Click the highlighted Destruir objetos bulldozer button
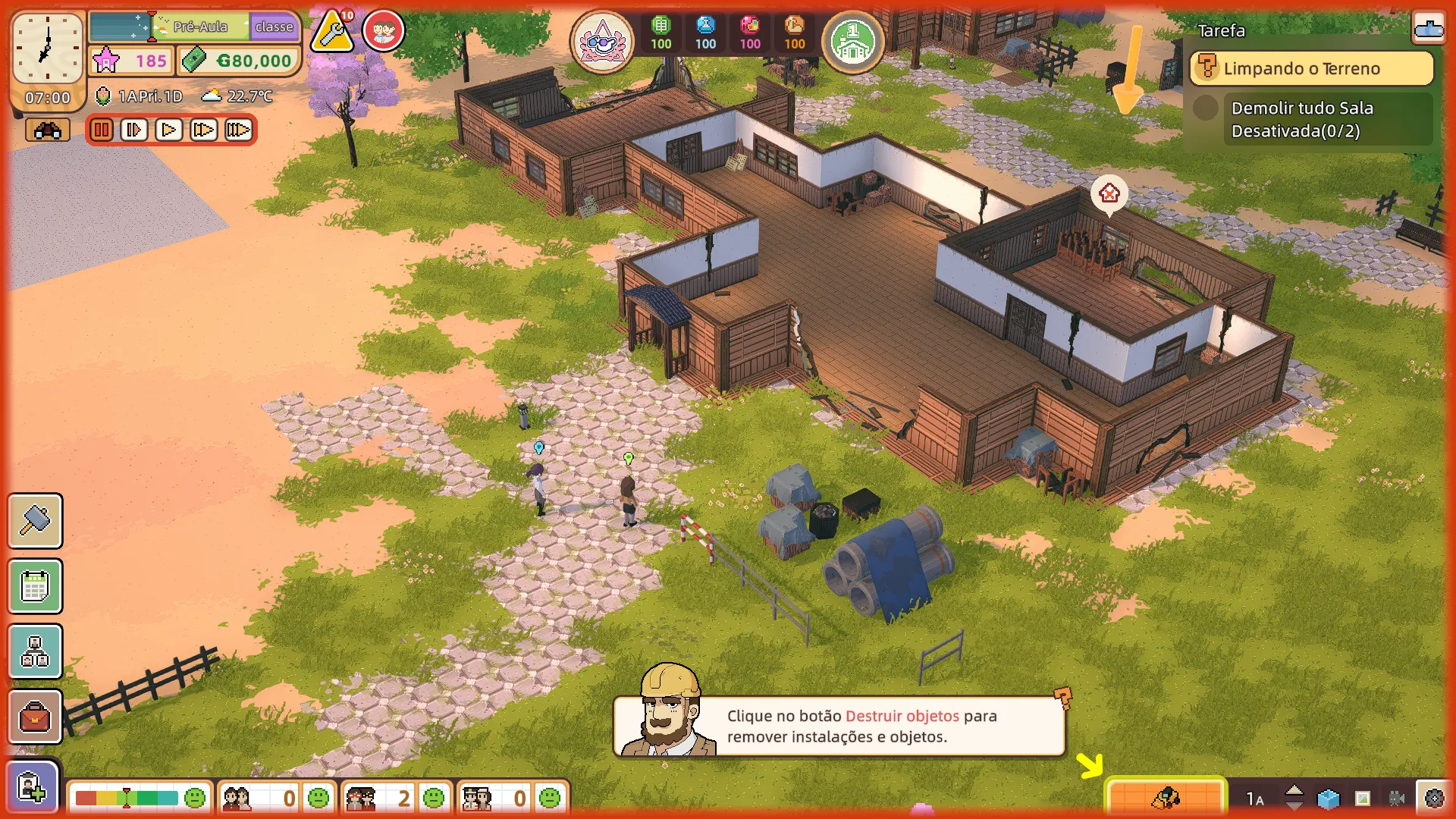 point(1165,798)
